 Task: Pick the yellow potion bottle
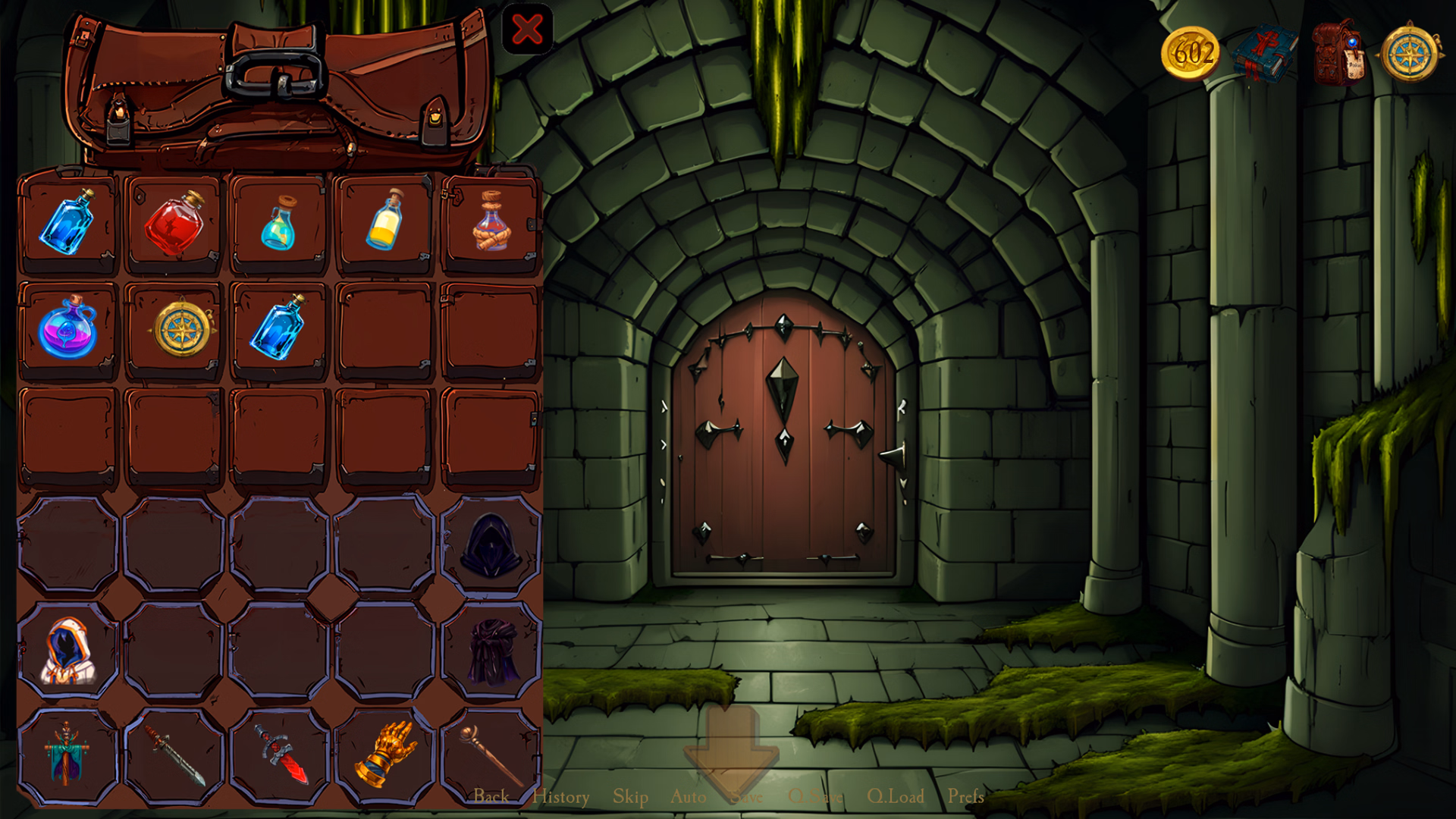coord(385,221)
